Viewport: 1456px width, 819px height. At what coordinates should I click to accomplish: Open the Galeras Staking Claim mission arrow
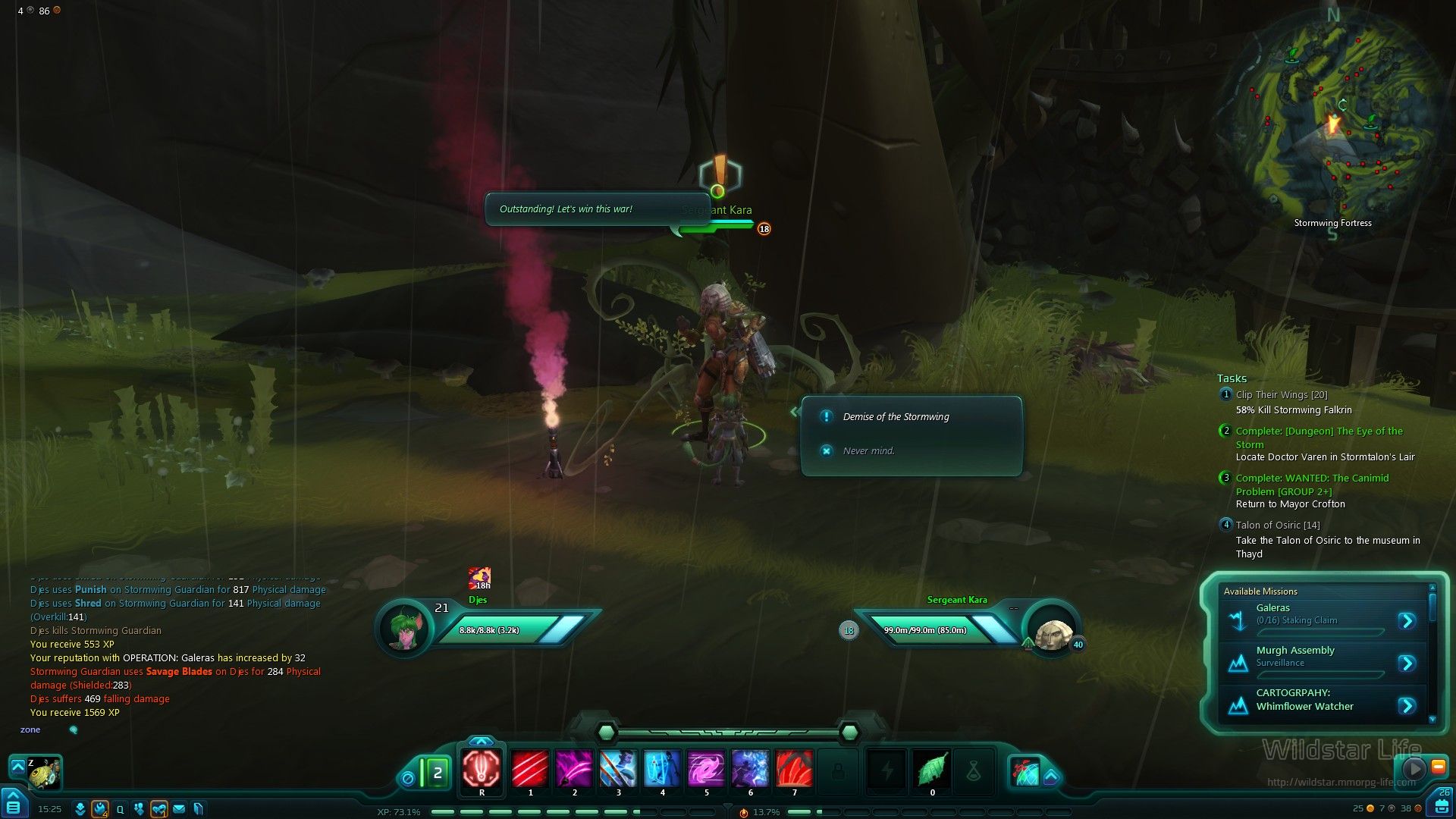pos(1407,621)
